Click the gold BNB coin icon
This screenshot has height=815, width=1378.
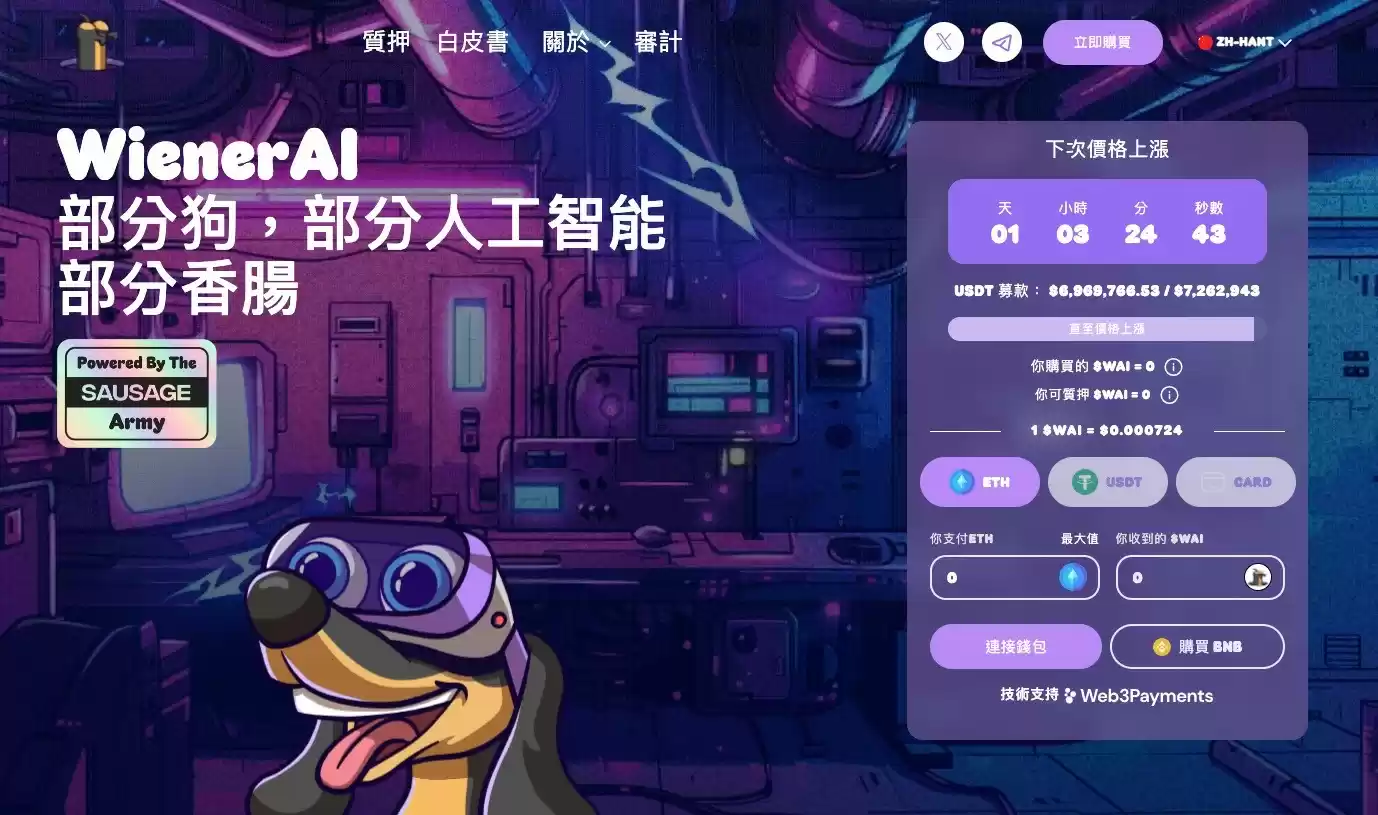[1160, 646]
